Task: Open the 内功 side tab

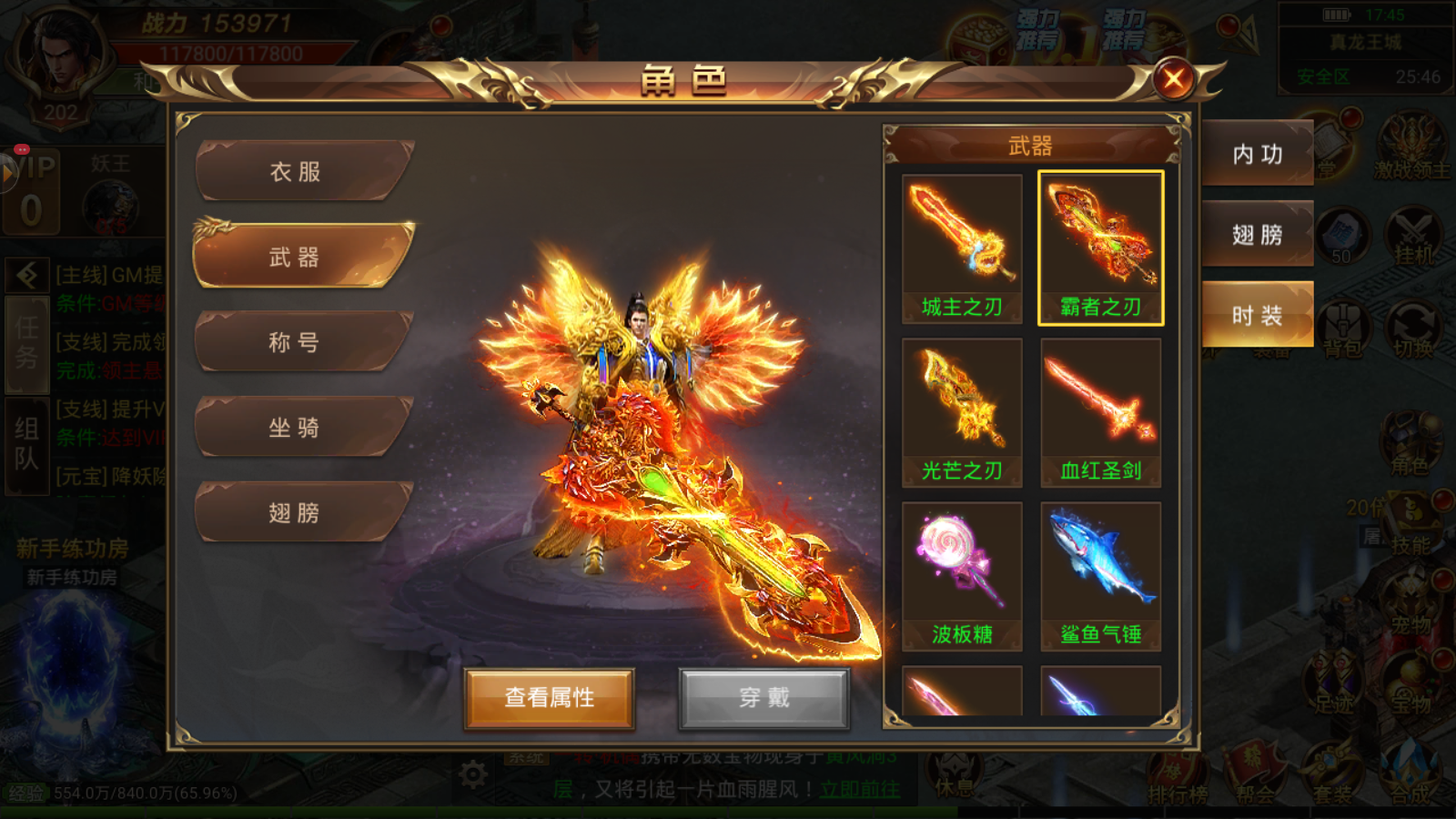Action: click(x=1258, y=154)
